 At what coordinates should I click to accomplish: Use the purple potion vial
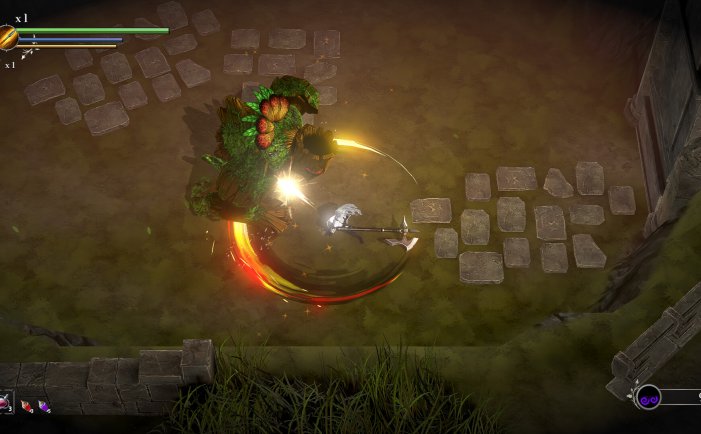pyautogui.click(x=43, y=406)
